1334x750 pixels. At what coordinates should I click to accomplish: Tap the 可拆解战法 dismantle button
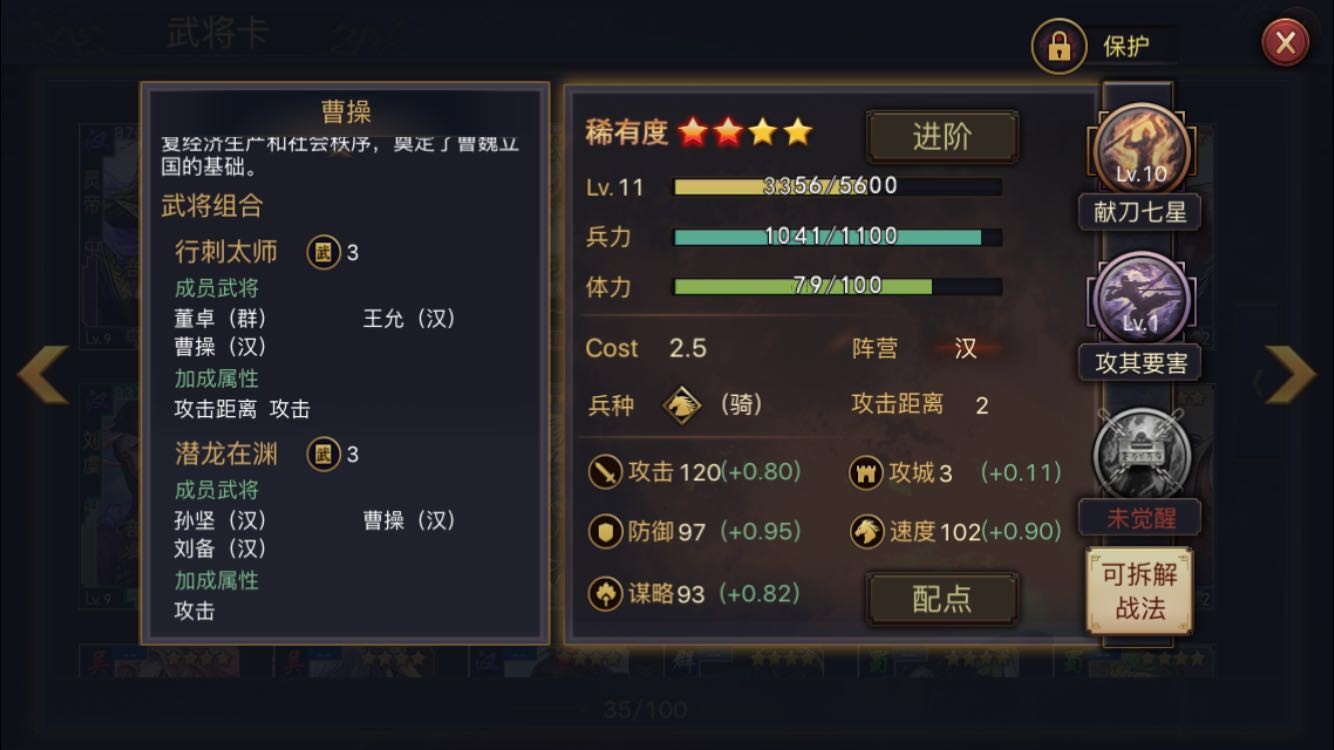tap(1140, 590)
